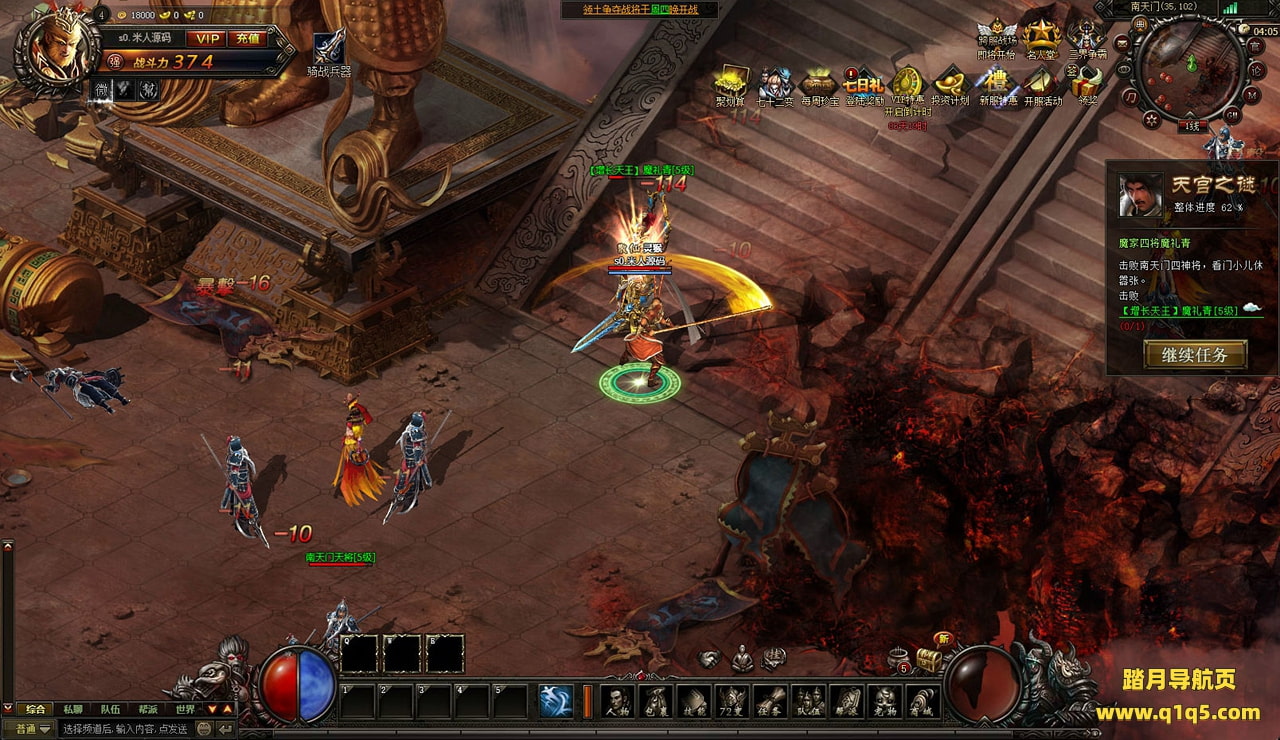
Task: Select the blue dash skill icon
Action: (556, 700)
